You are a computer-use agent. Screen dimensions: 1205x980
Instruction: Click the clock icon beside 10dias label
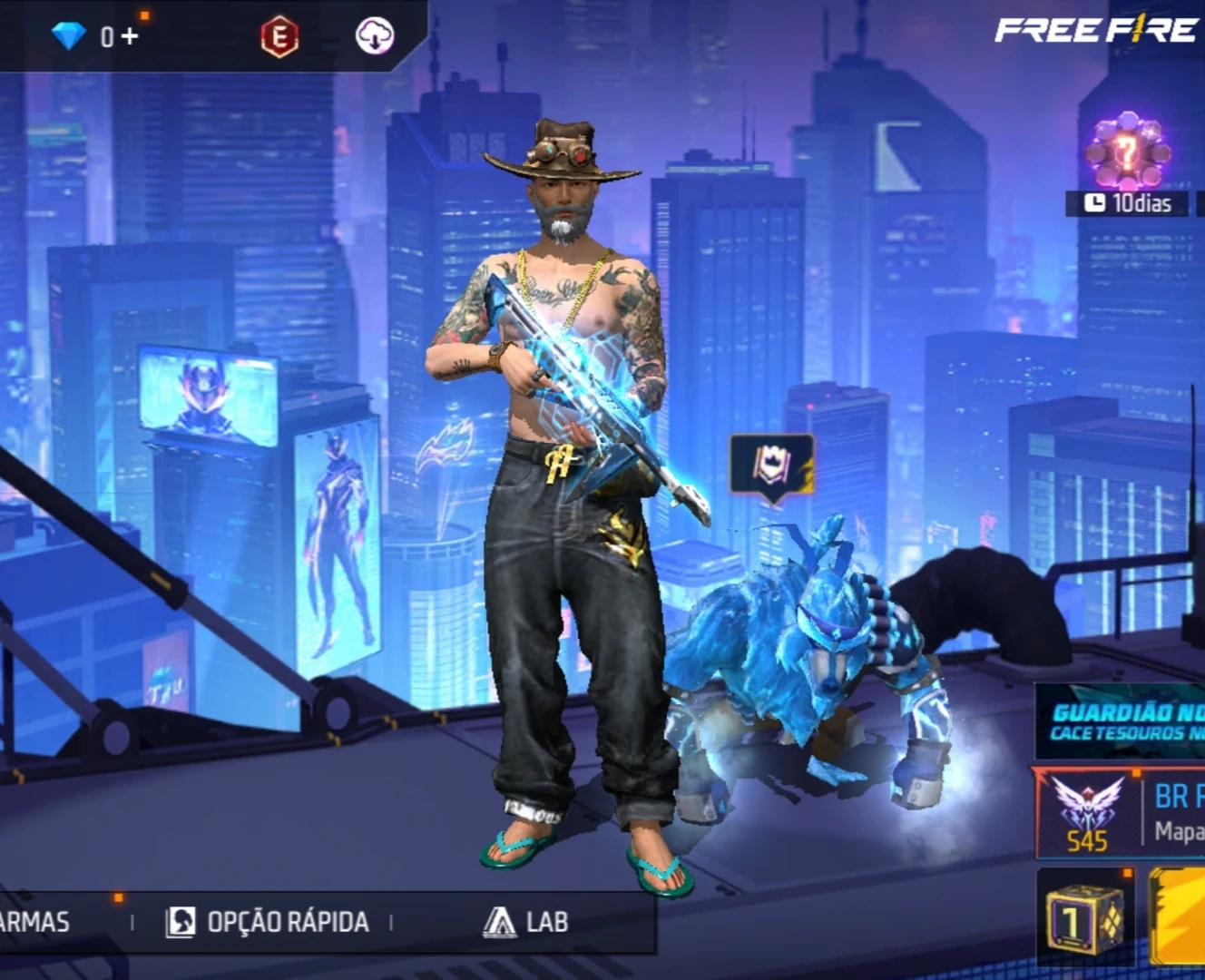(x=1095, y=202)
